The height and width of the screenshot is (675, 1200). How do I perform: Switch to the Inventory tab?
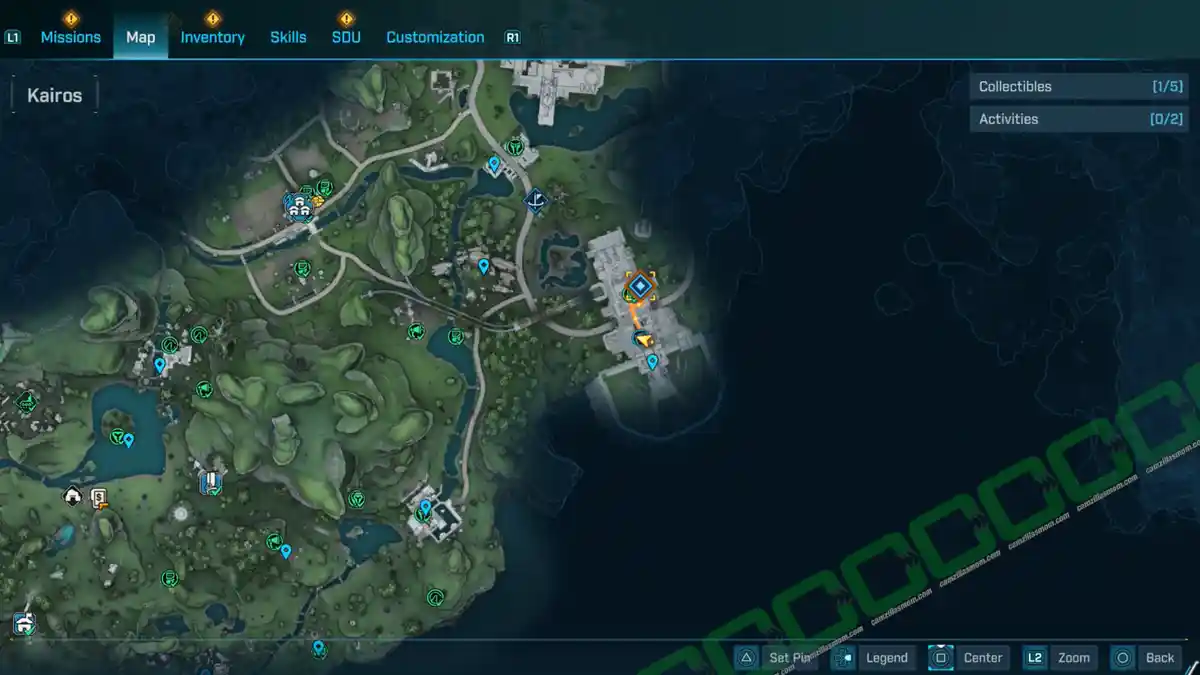(212, 37)
